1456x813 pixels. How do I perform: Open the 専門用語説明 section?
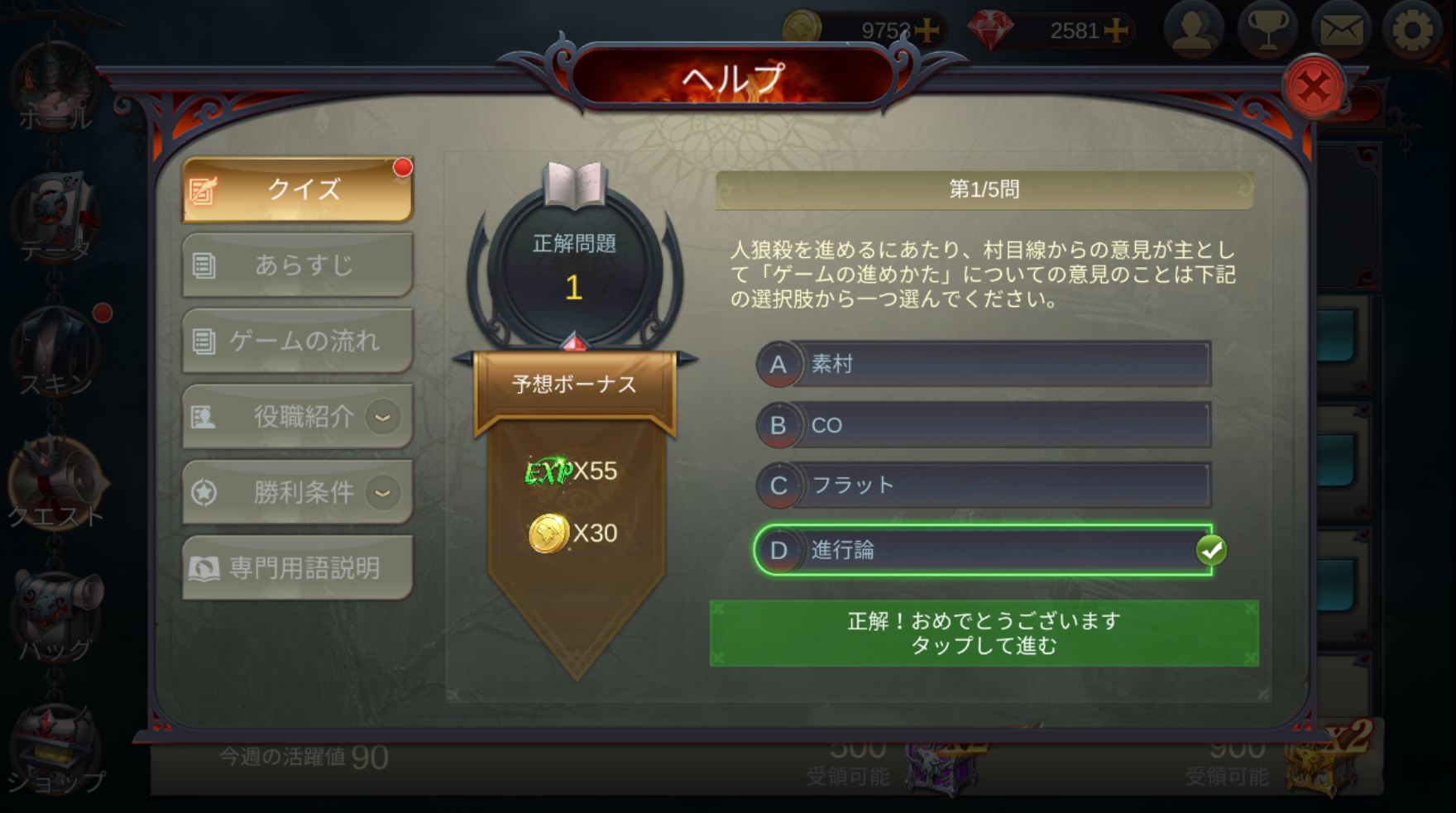[x=298, y=568]
